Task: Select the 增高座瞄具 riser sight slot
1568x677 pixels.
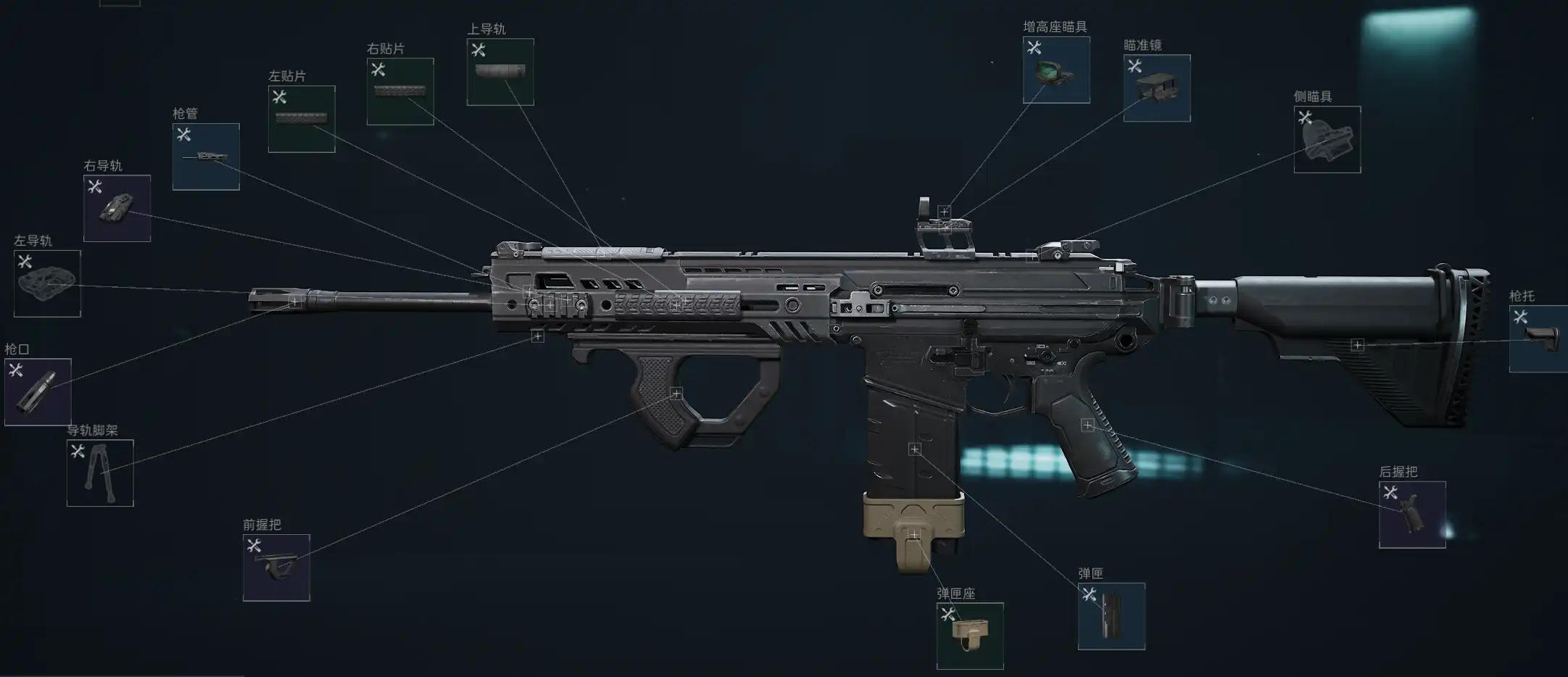Action: tap(1056, 70)
